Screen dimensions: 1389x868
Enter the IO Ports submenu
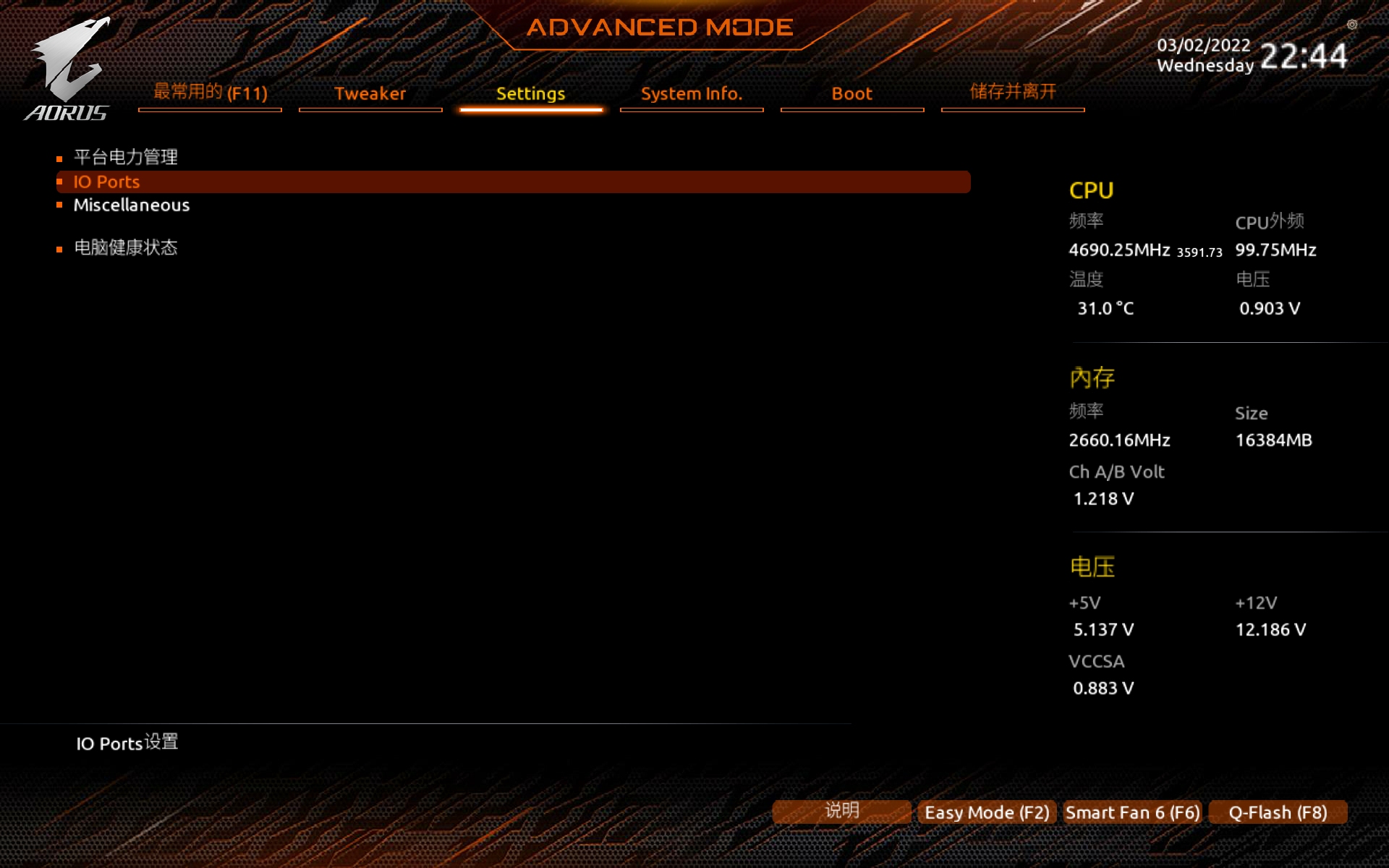click(106, 182)
